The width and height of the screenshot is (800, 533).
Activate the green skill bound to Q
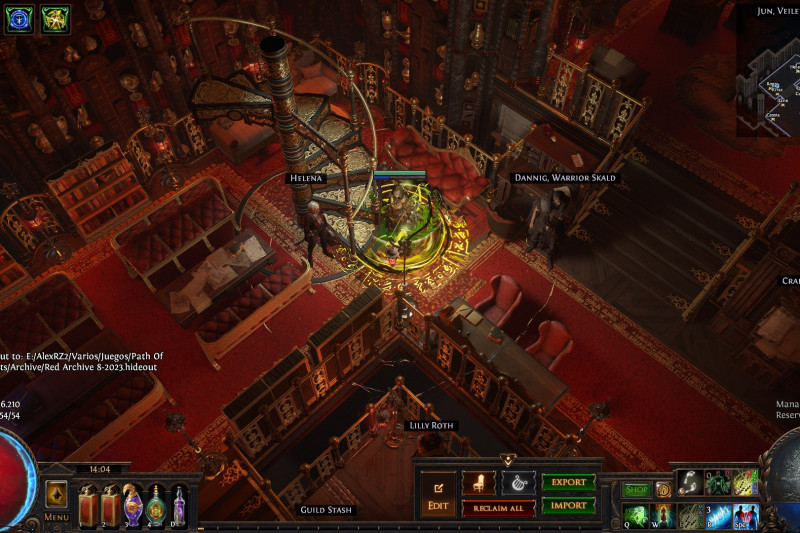pyautogui.click(x=636, y=516)
